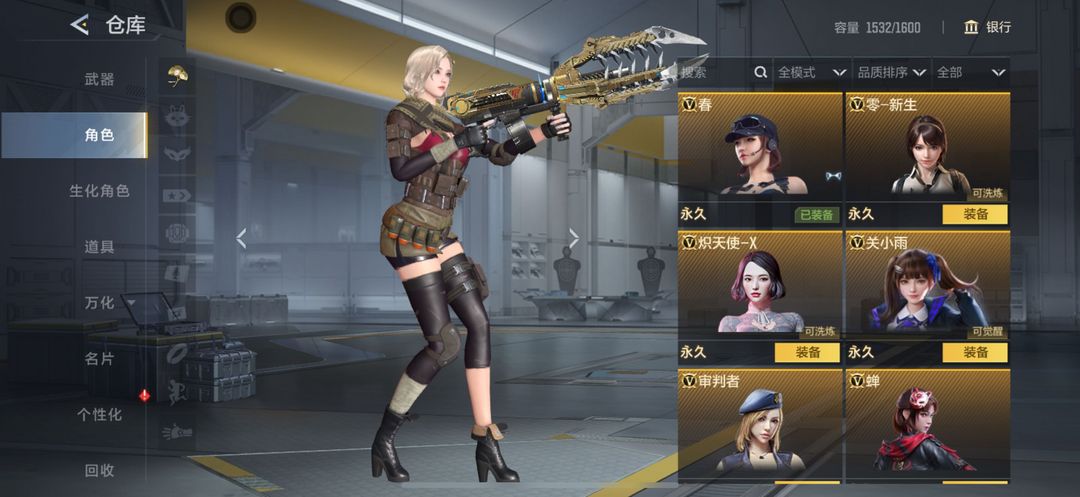
Task: Open the 万化 category
Action: [x=101, y=302]
